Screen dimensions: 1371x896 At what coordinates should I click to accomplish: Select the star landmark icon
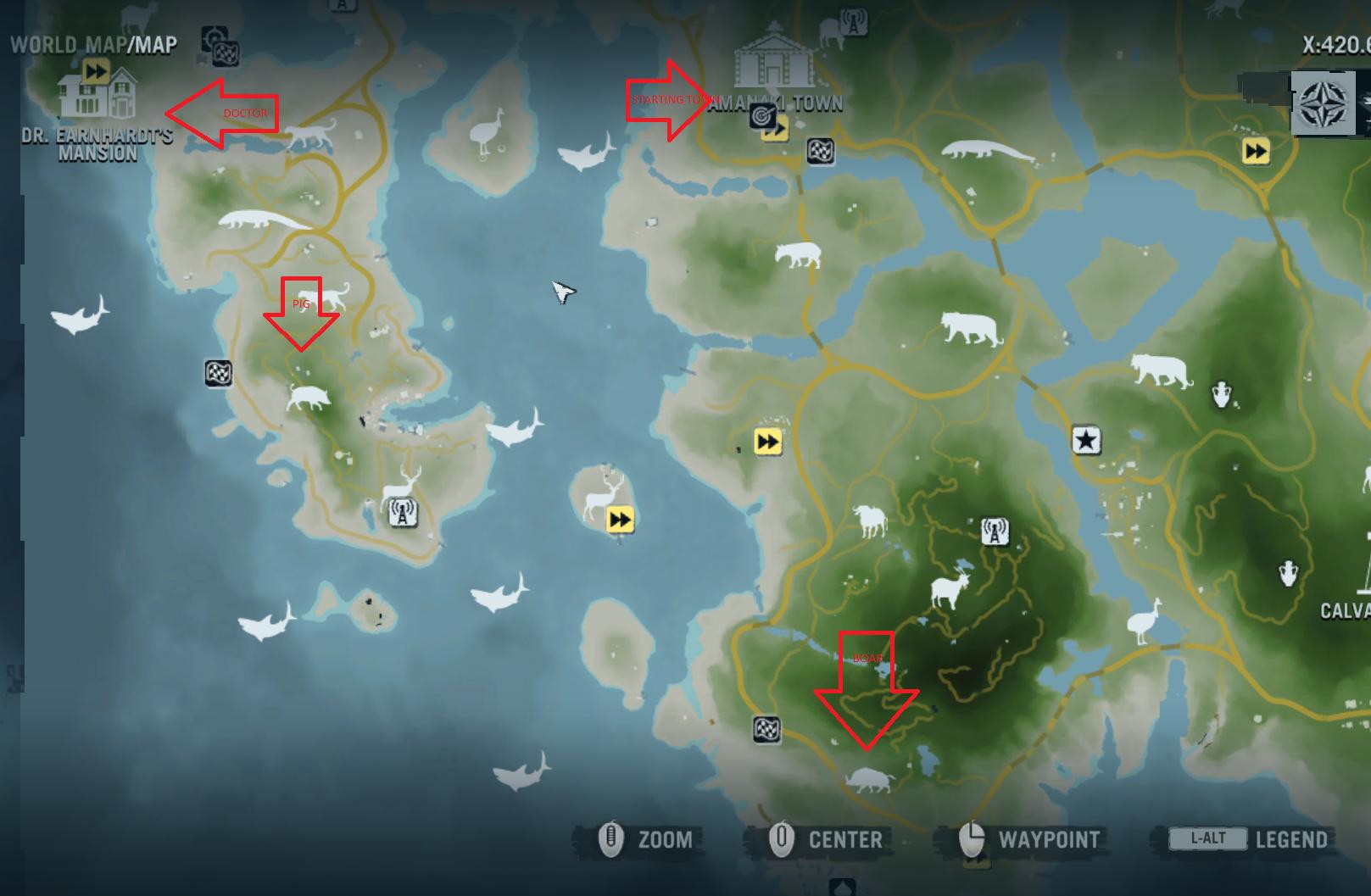(1085, 441)
